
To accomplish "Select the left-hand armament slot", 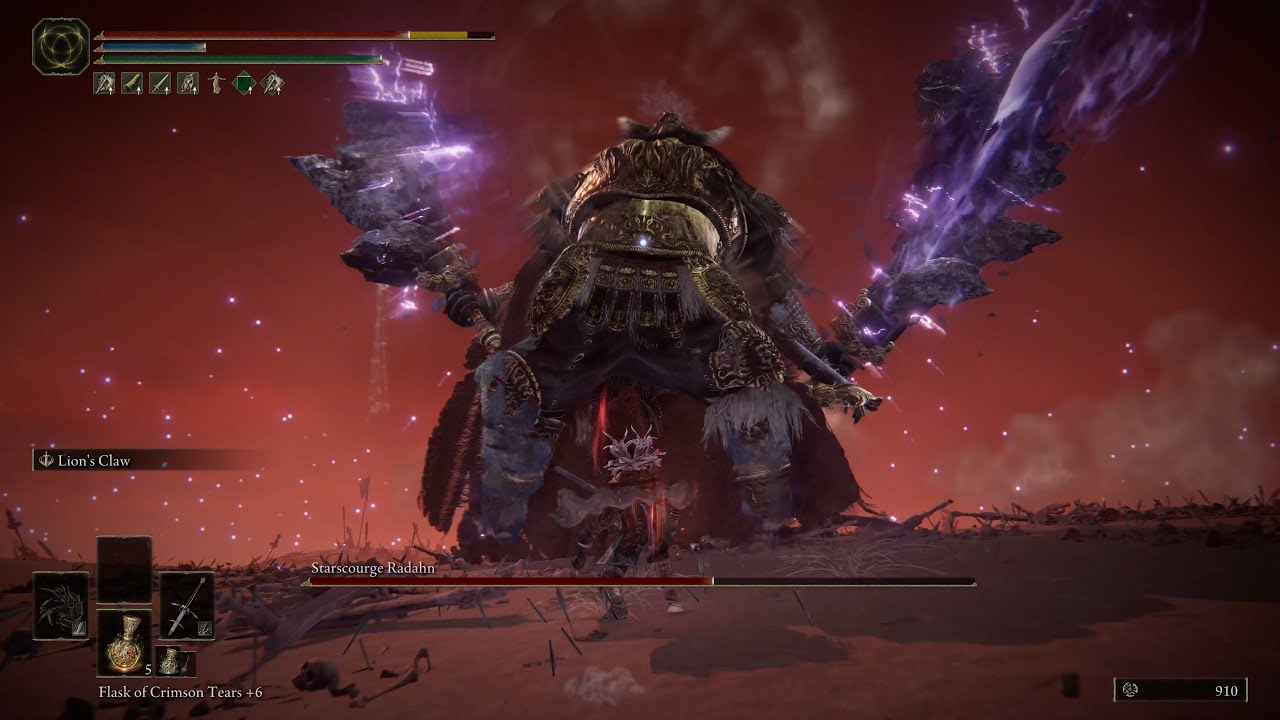I will 60,605.
